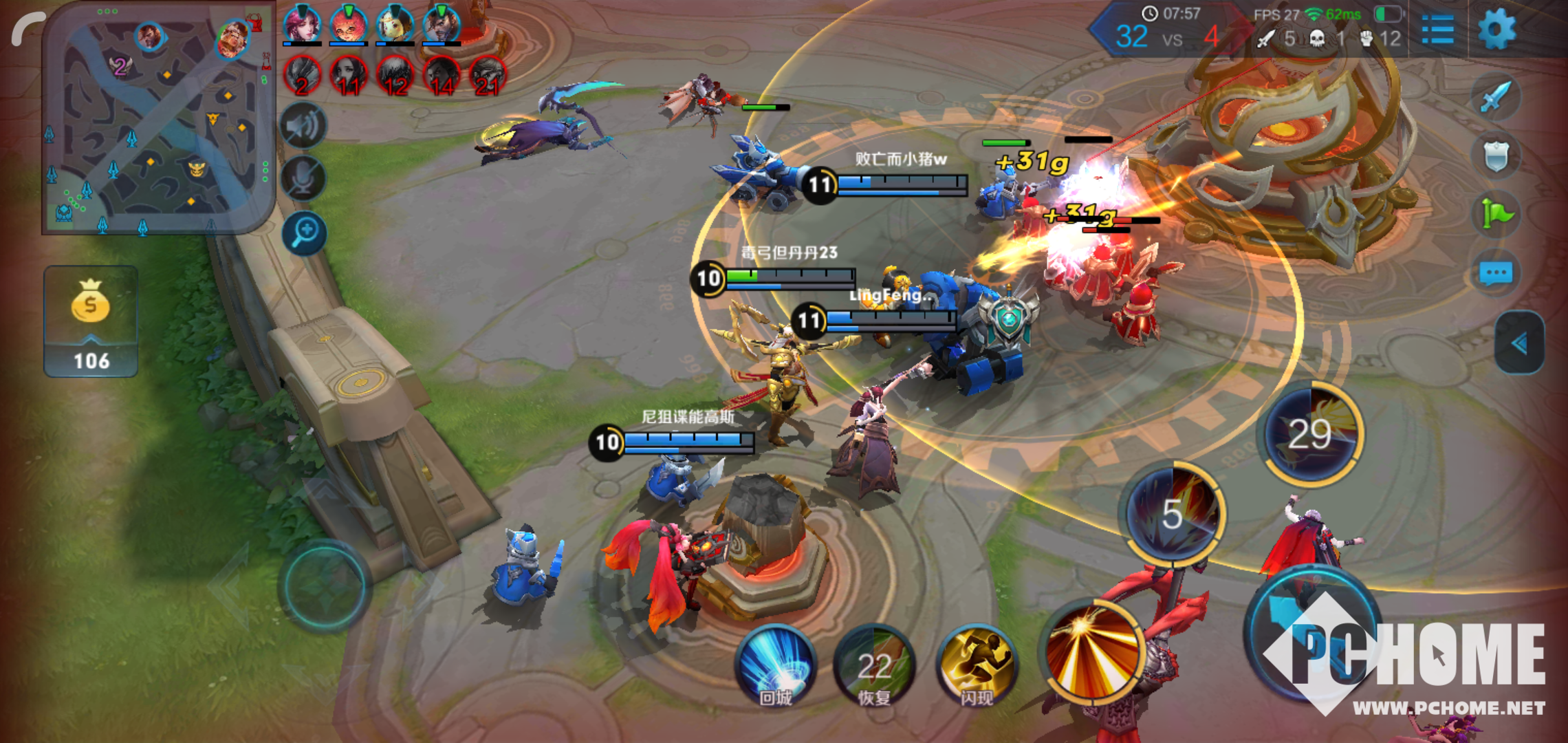Send the sword attack signal
Viewport: 1568px width, 743px height.
click(x=1496, y=97)
